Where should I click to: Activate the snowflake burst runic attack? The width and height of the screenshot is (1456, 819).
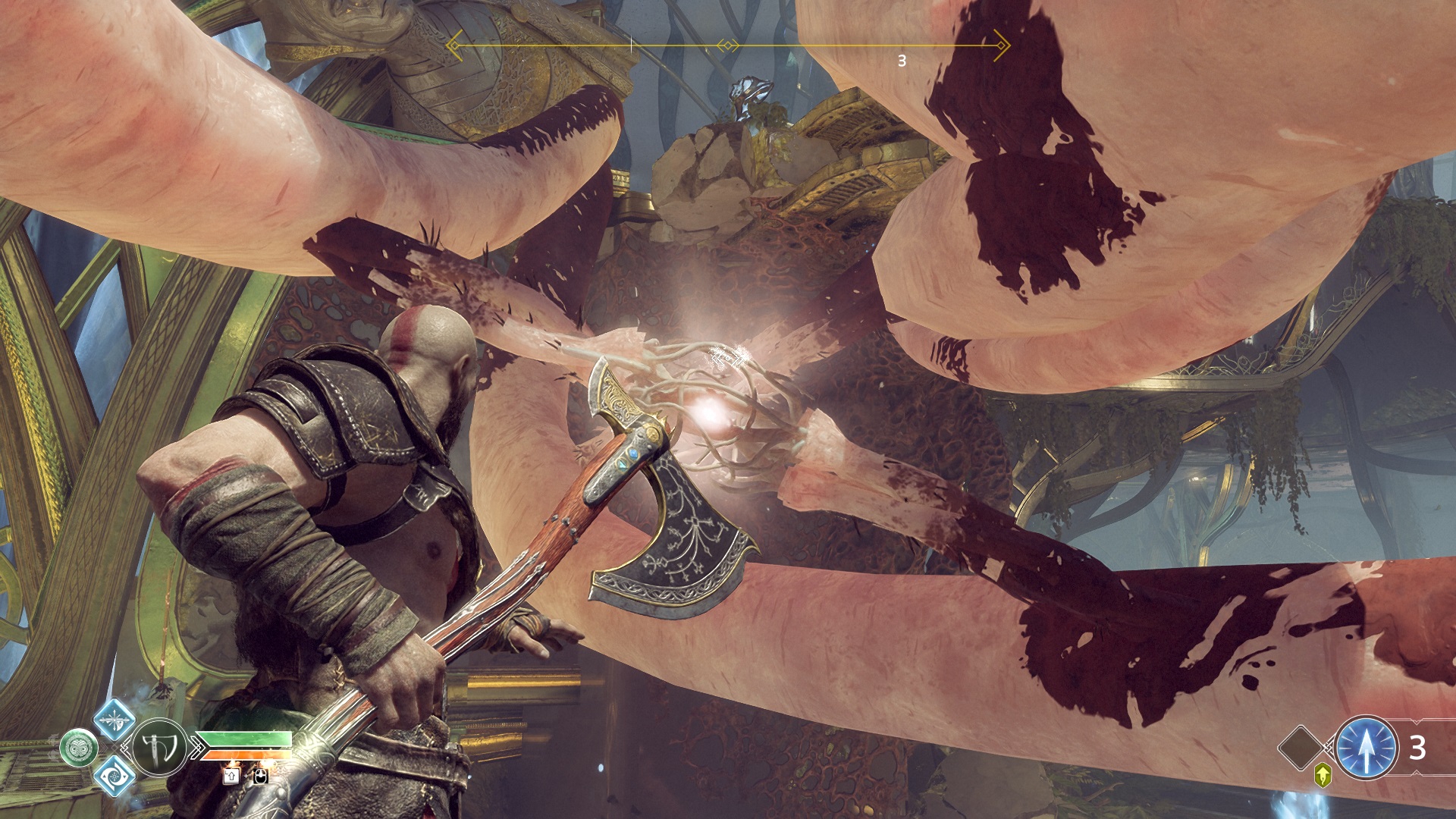pyautogui.click(x=115, y=720)
